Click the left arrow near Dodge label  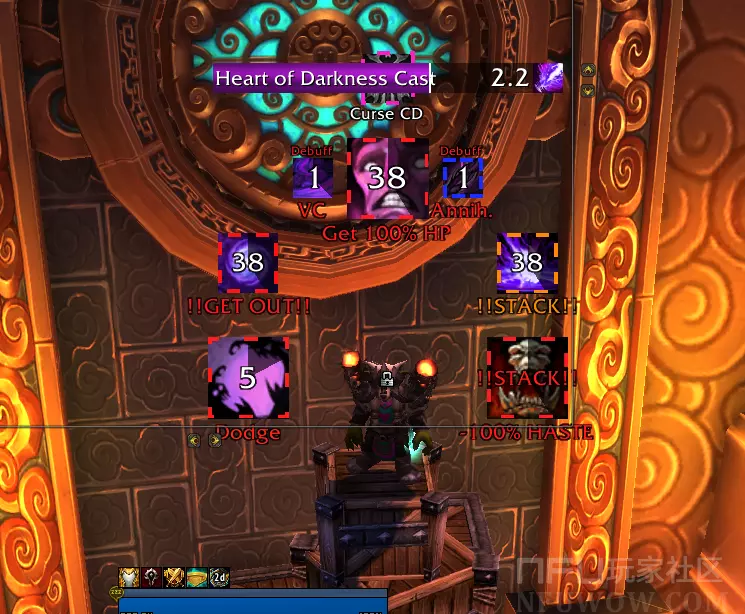tap(194, 440)
